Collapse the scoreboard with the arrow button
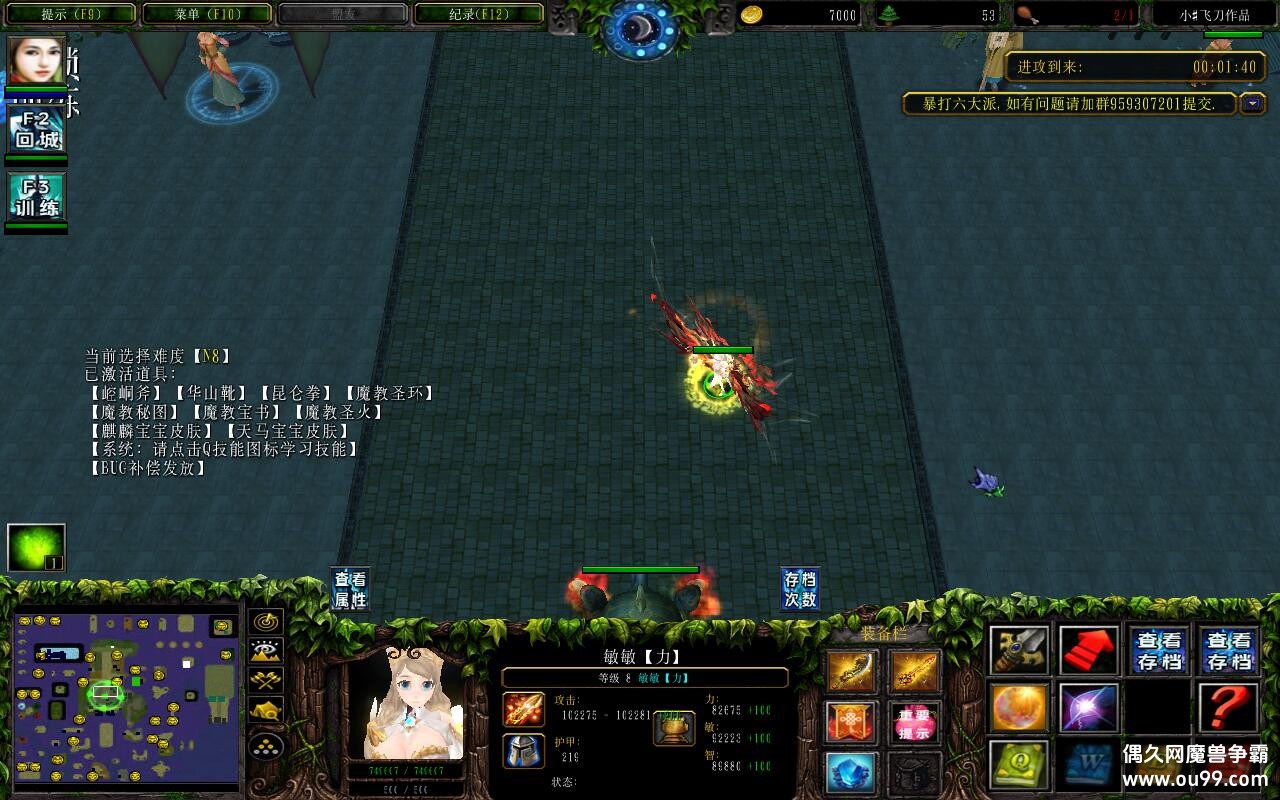The width and height of the screenshot is (1280, 800). click(x=1253, y=104)
